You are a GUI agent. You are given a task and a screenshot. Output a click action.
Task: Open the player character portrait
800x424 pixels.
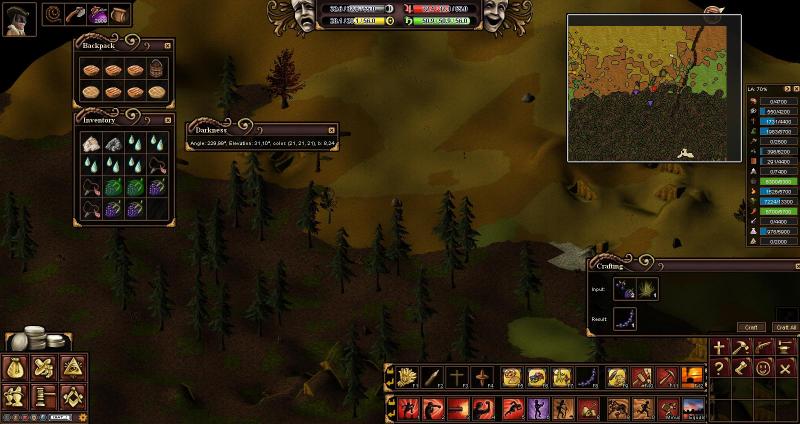[19, 19]
